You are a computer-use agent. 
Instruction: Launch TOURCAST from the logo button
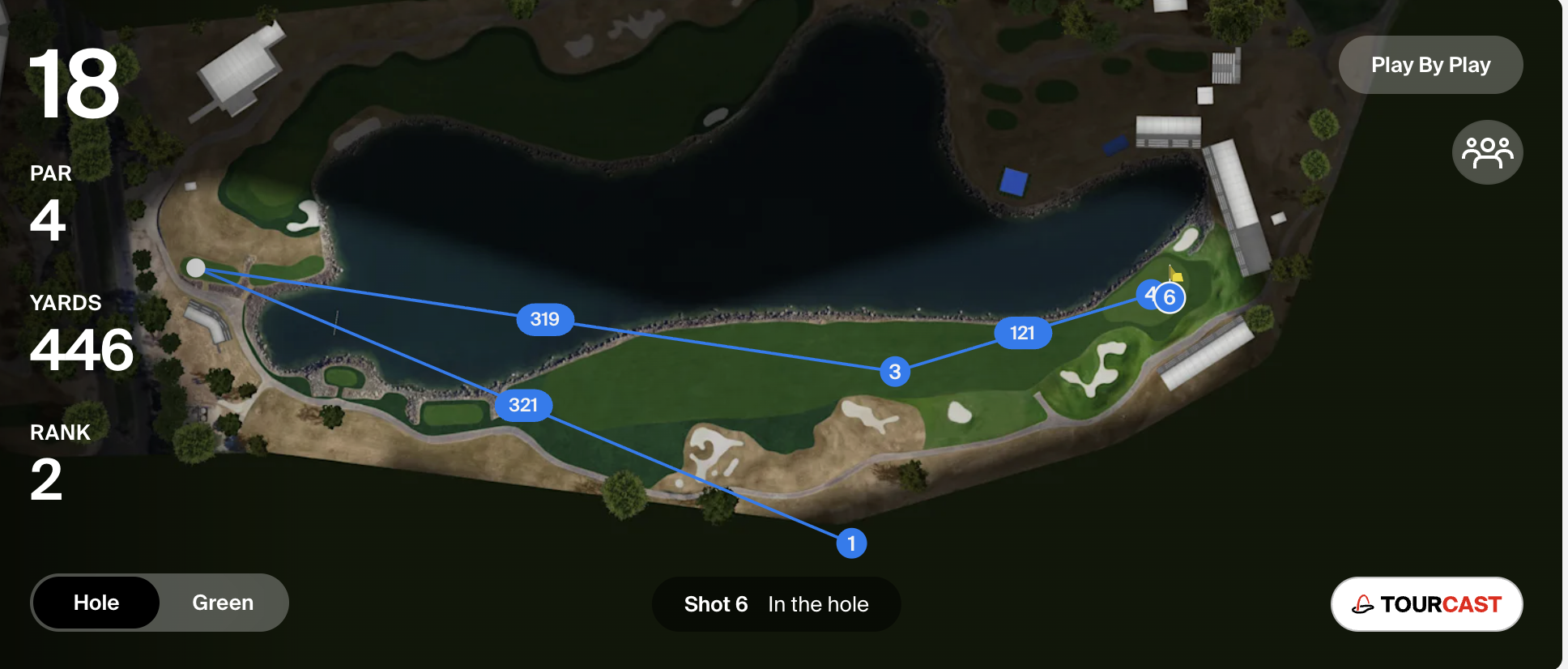[x=1426, y=604]
